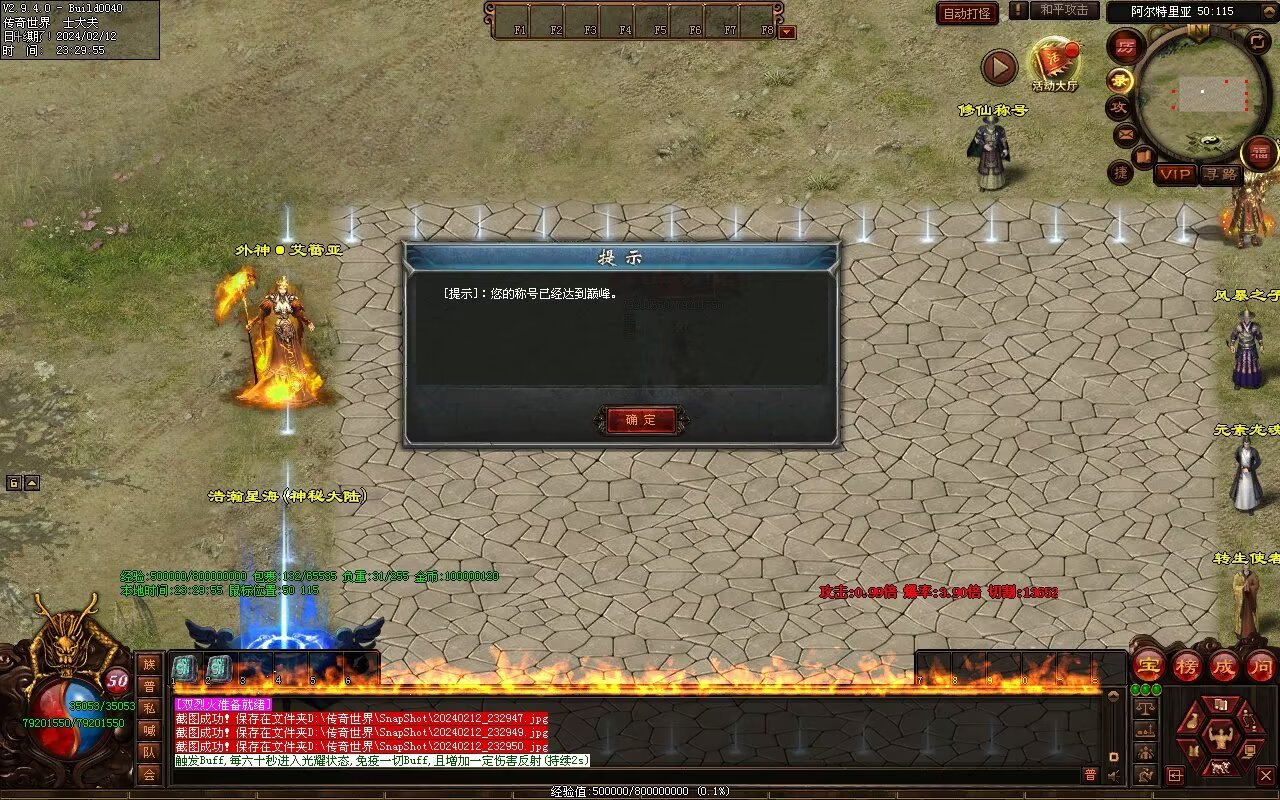Start auto-fighting with the 自动打怪 button

(x=967, y=13)
